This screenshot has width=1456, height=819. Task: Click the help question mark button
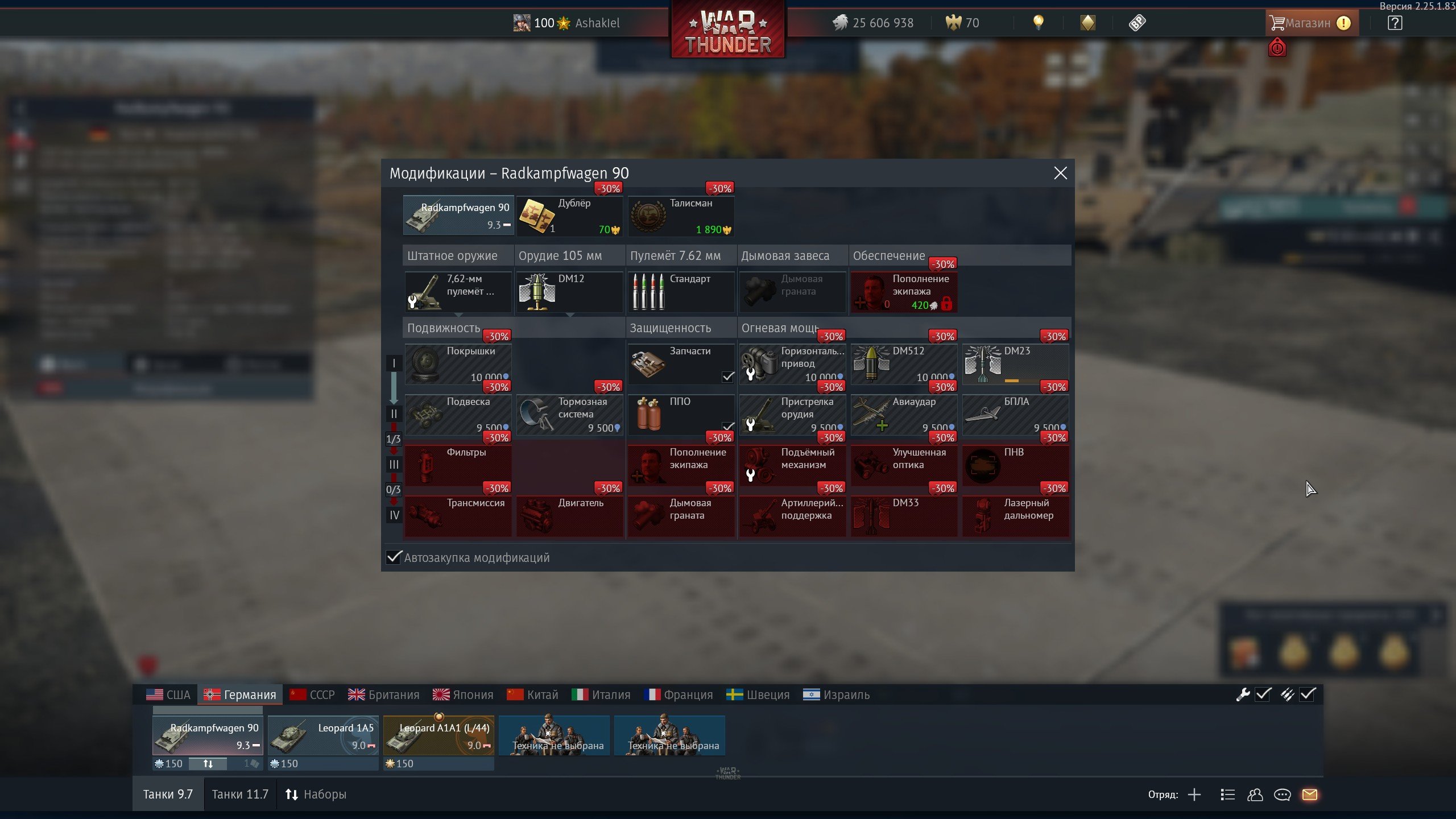1395,23
